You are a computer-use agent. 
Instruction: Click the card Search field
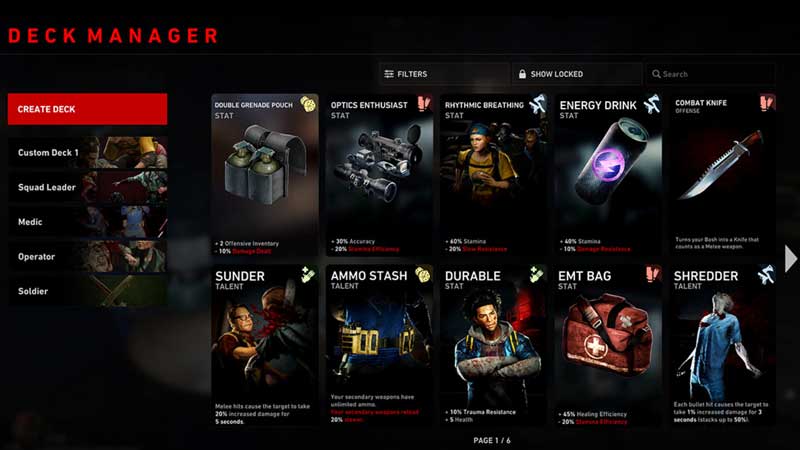(710, 74)
